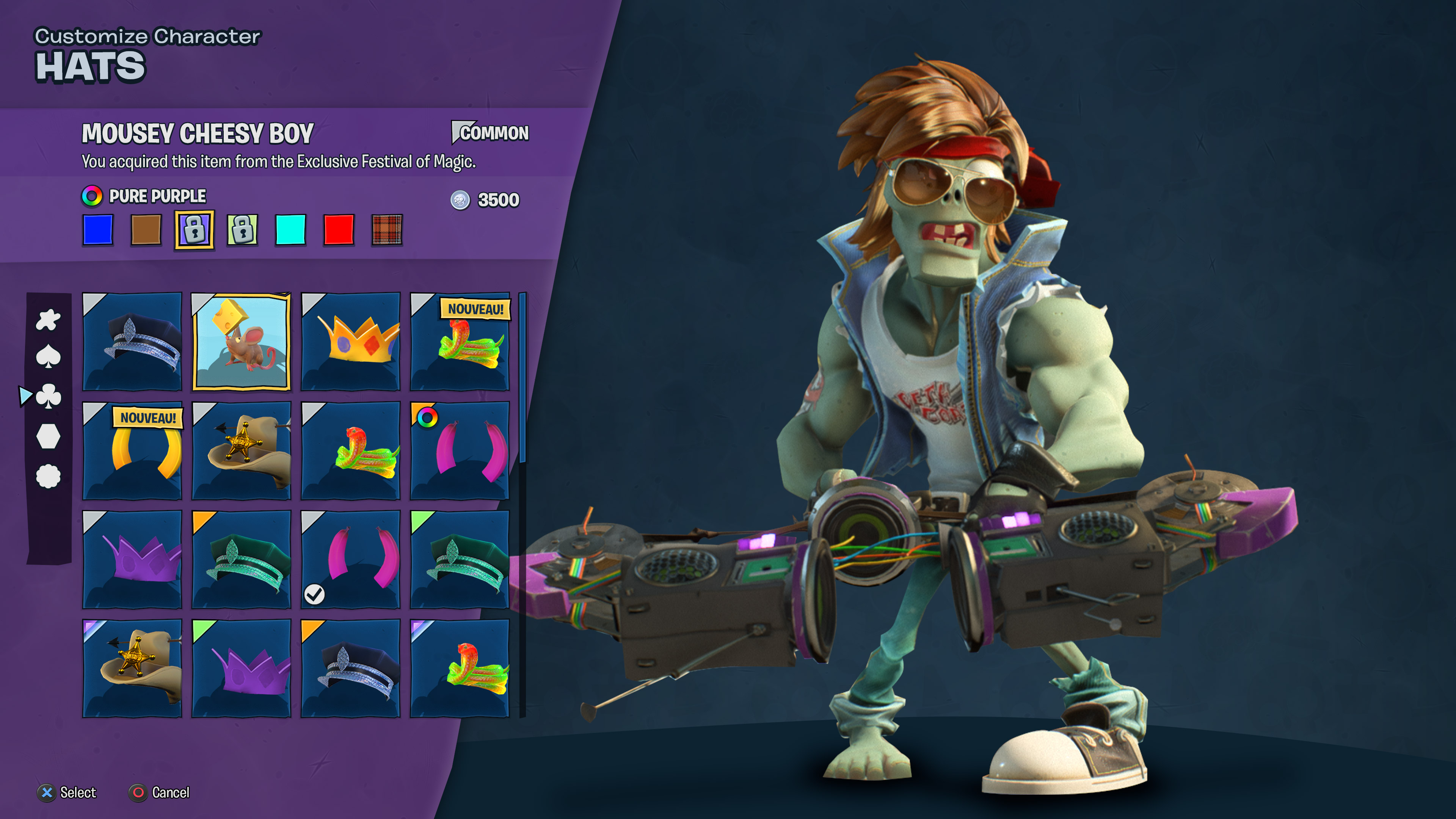Viewport: 1456px width, 819px height.
Task: Select pink horns with rainbow ring badge
Action: pos(460,450)
